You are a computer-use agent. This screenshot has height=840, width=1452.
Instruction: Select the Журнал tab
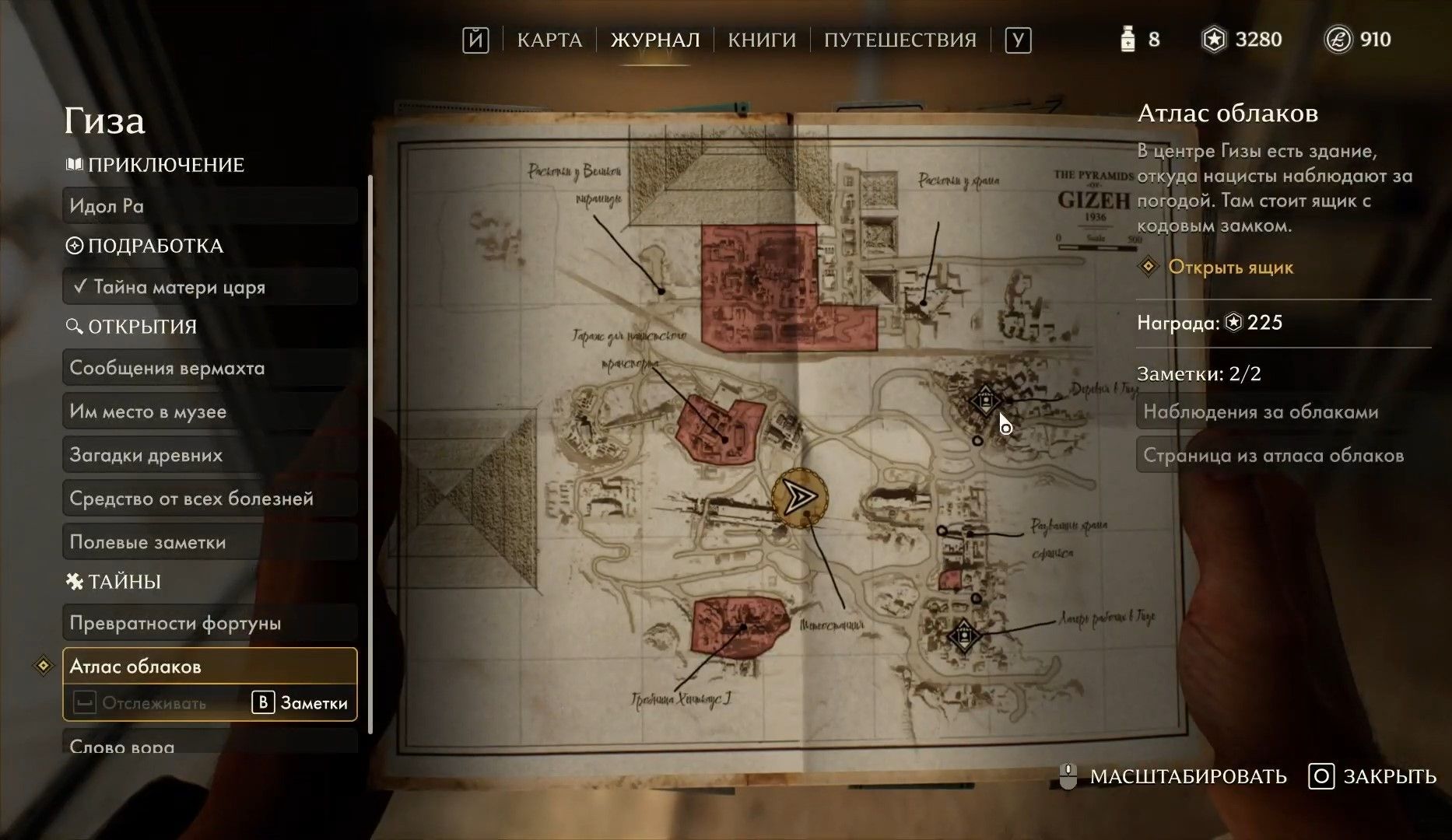pyautogui.click(x=655, y=40)
